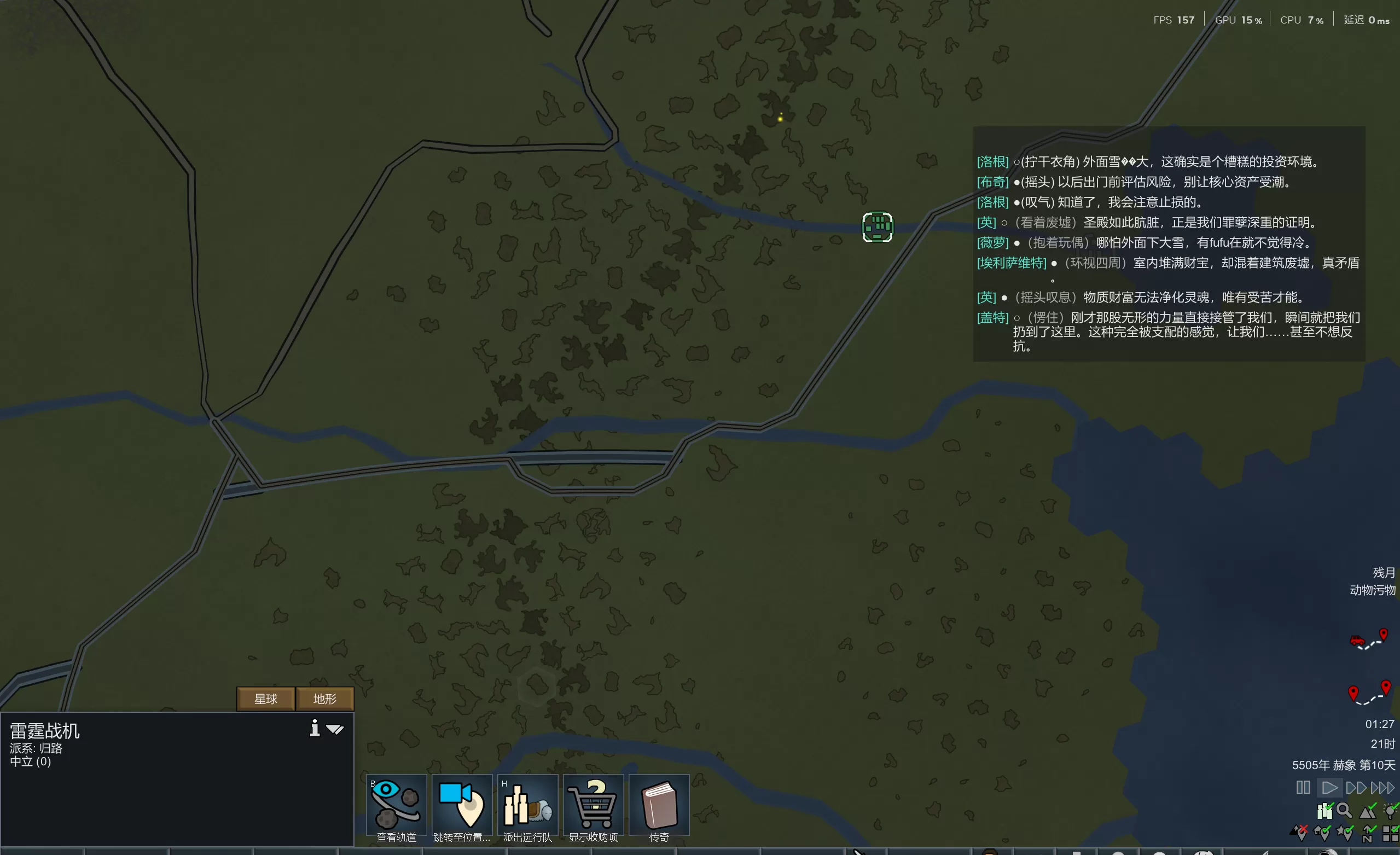Select the 雷霆战机 settlement marker on map
1400x855 pixels.
(878, 227)
